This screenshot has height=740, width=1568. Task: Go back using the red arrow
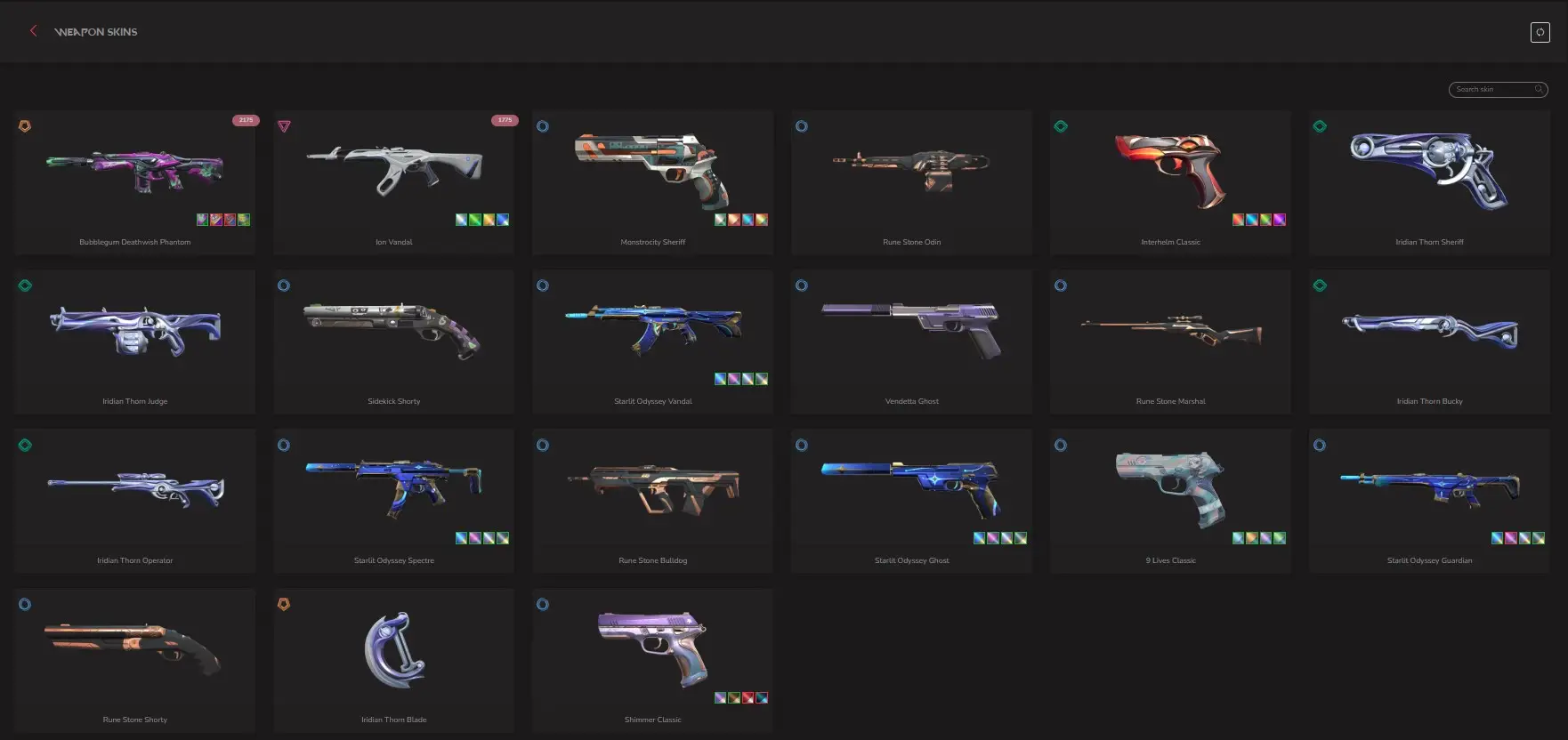pyautogui.click(x=34, y=31)
